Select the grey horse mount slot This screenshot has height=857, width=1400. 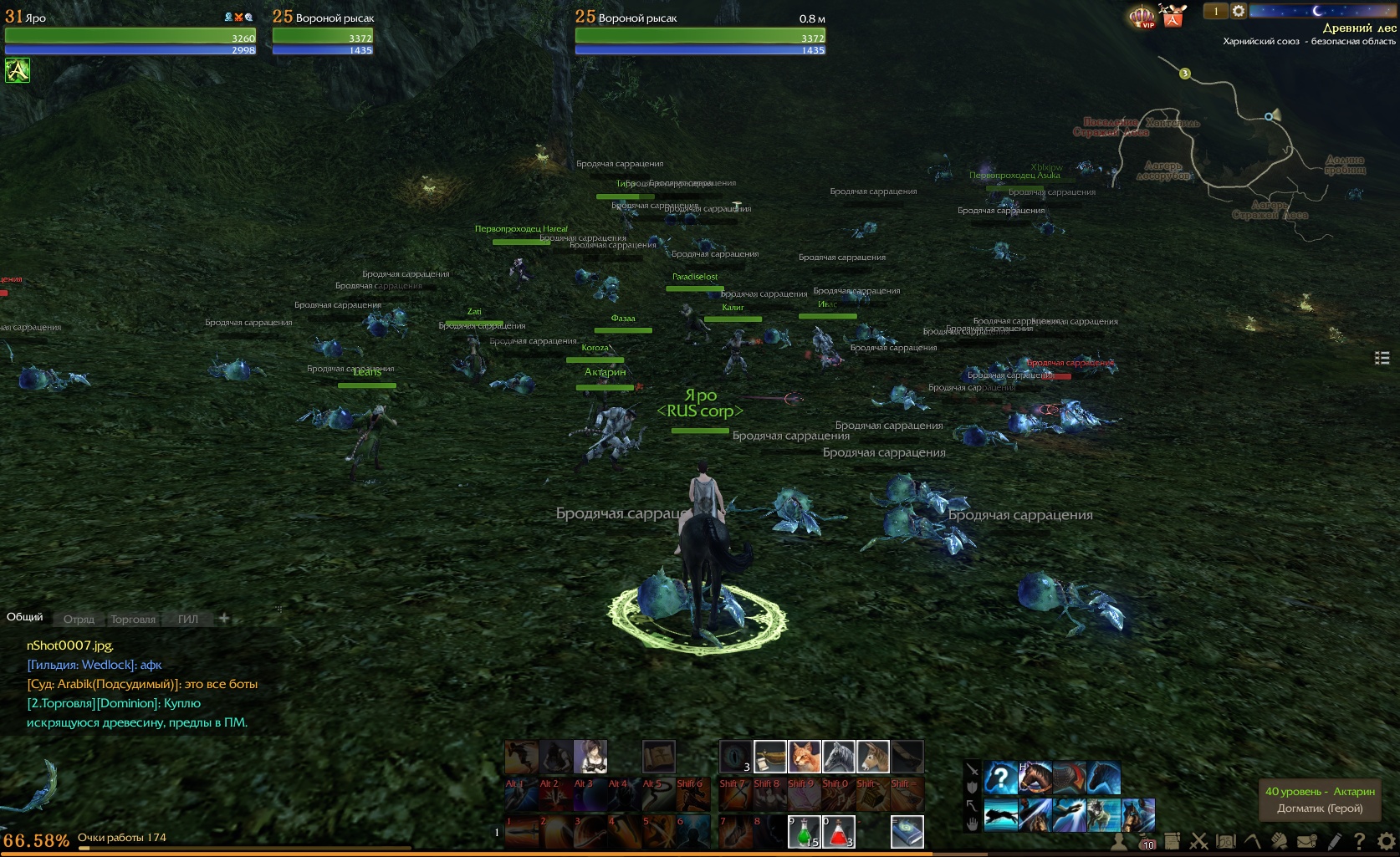[x=838, y=757]
